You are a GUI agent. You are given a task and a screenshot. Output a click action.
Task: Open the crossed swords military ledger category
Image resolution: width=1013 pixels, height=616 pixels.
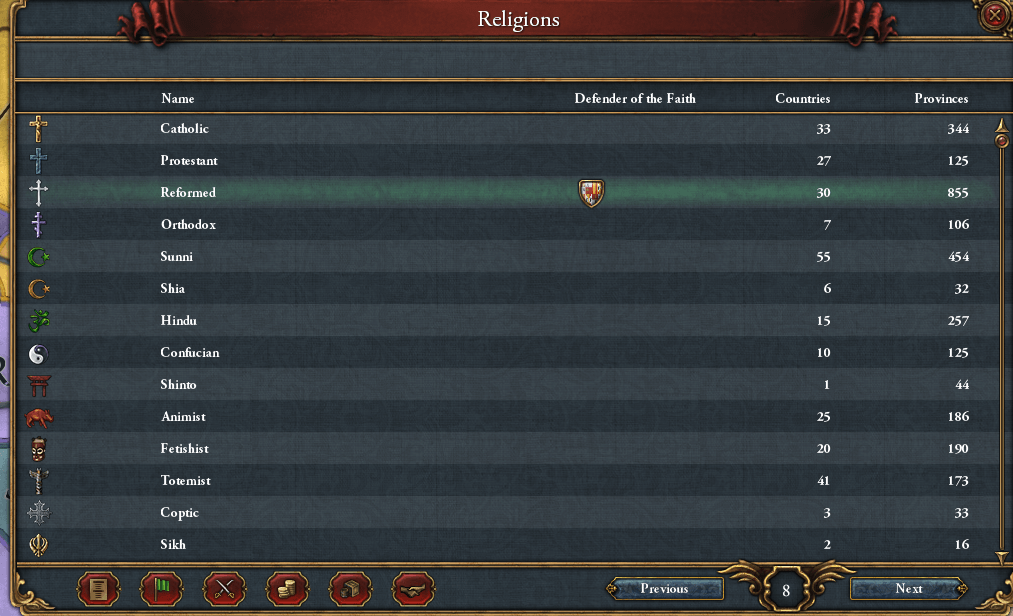224,589
